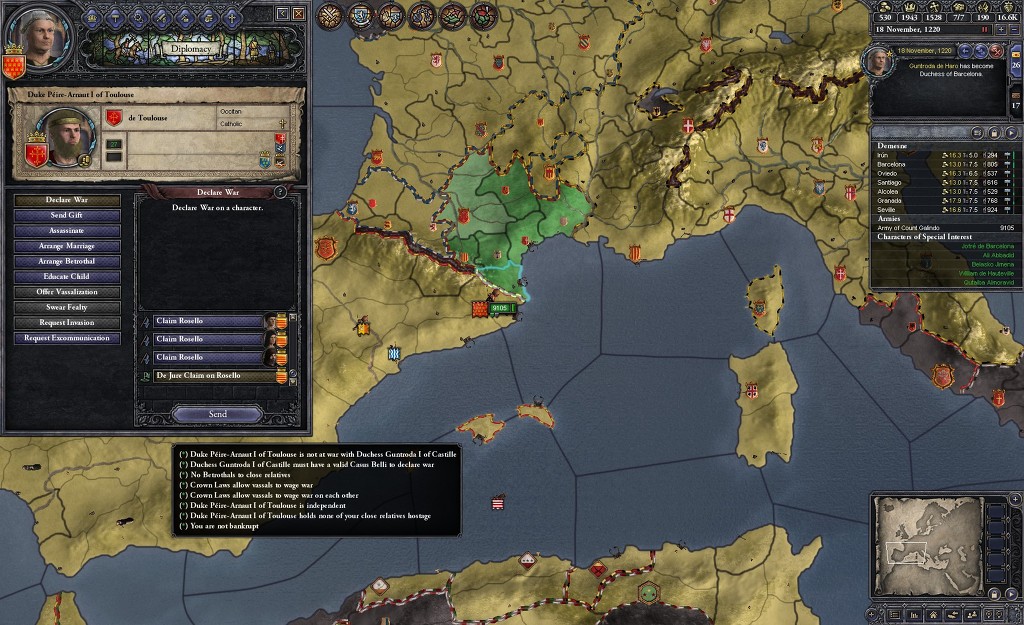Open the Declare War help question mark
Viewport: 1024px width, 625px height.
(280, 192)
